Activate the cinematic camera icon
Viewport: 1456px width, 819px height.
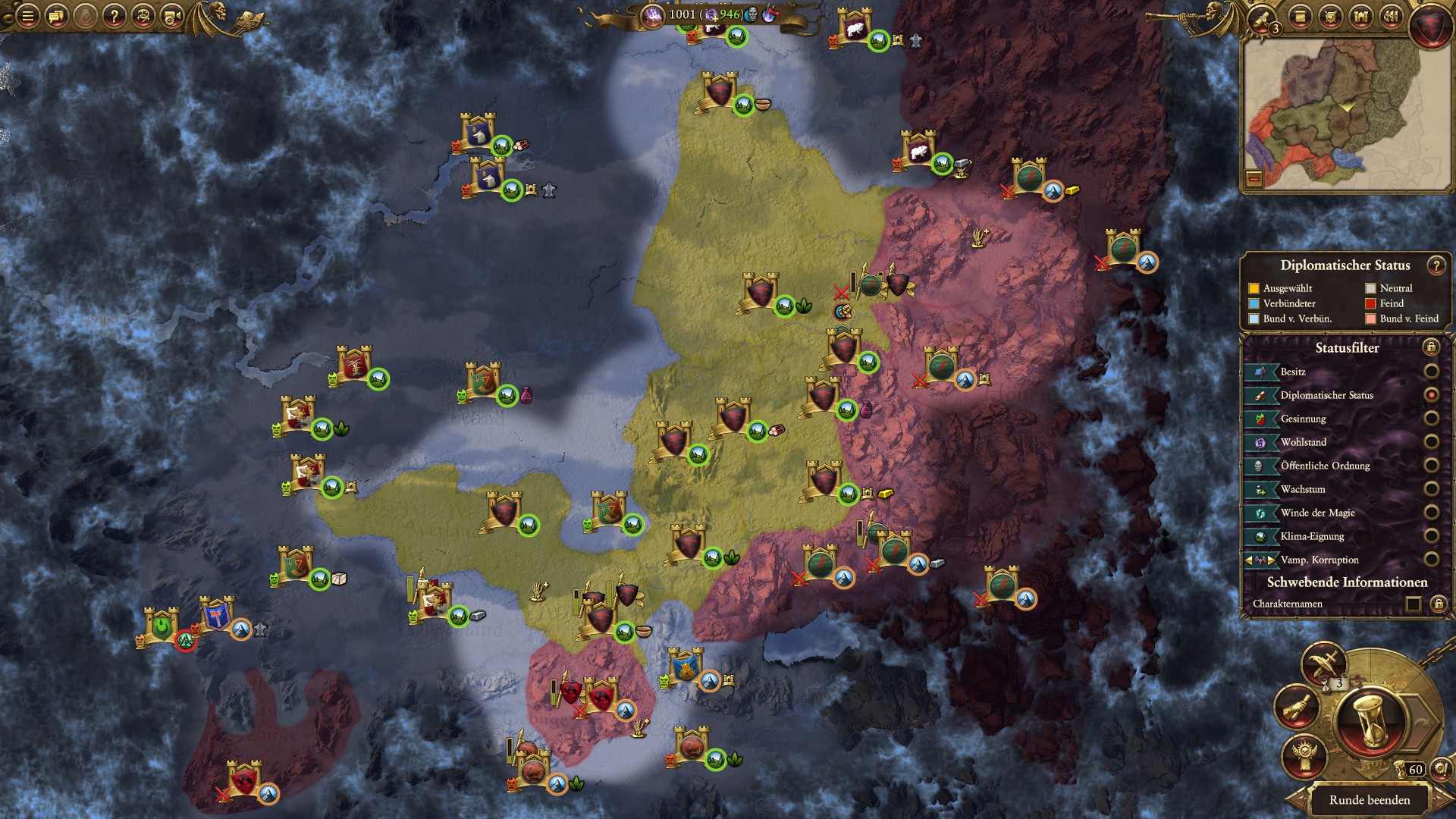click(172, 16)
